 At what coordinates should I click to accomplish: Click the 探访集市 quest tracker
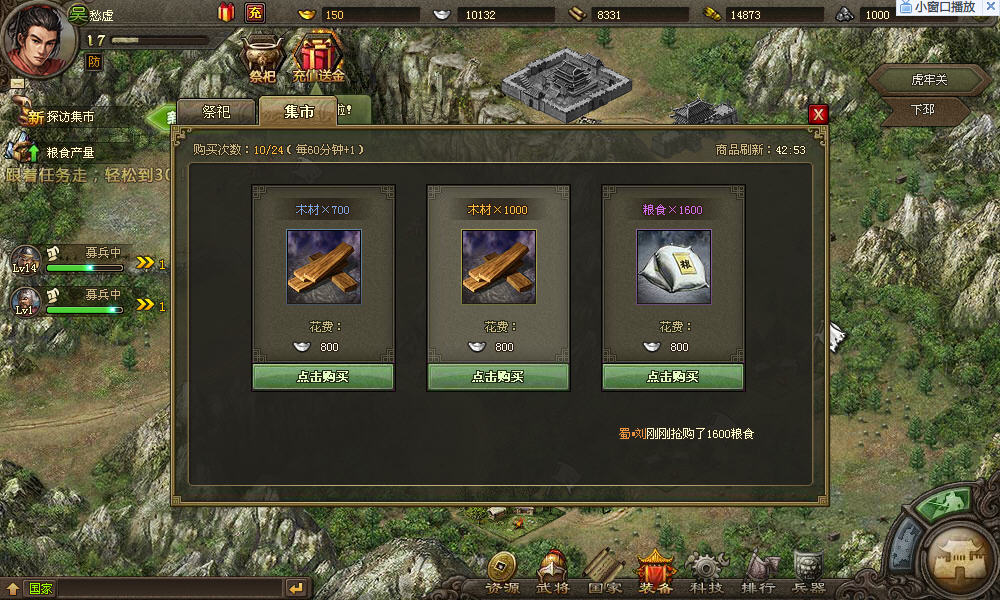tap(70, 117)
